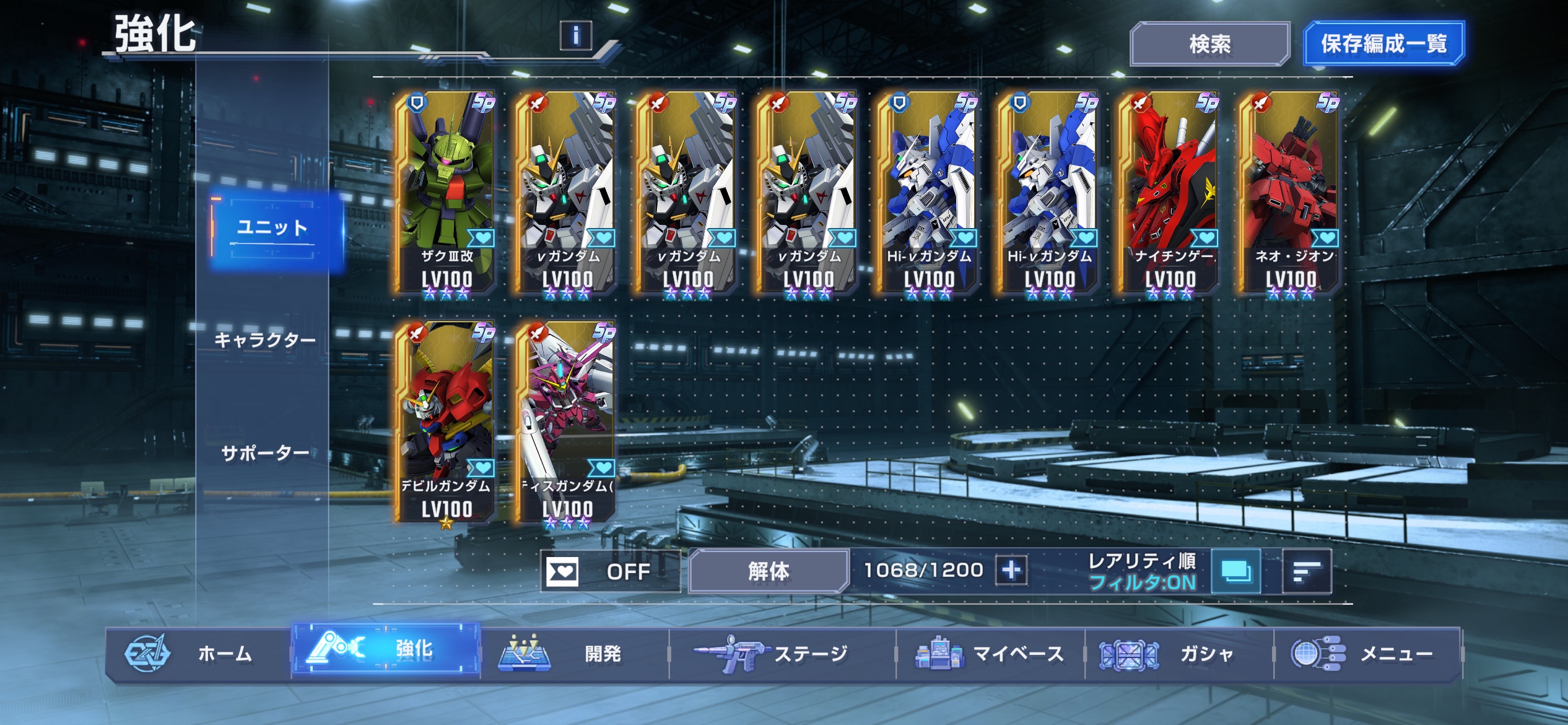The height and width of the screenshot is (725, 1568).
Task: Open the 保存編成一覧 saved formations list
Action: [x=1383, y=44]
